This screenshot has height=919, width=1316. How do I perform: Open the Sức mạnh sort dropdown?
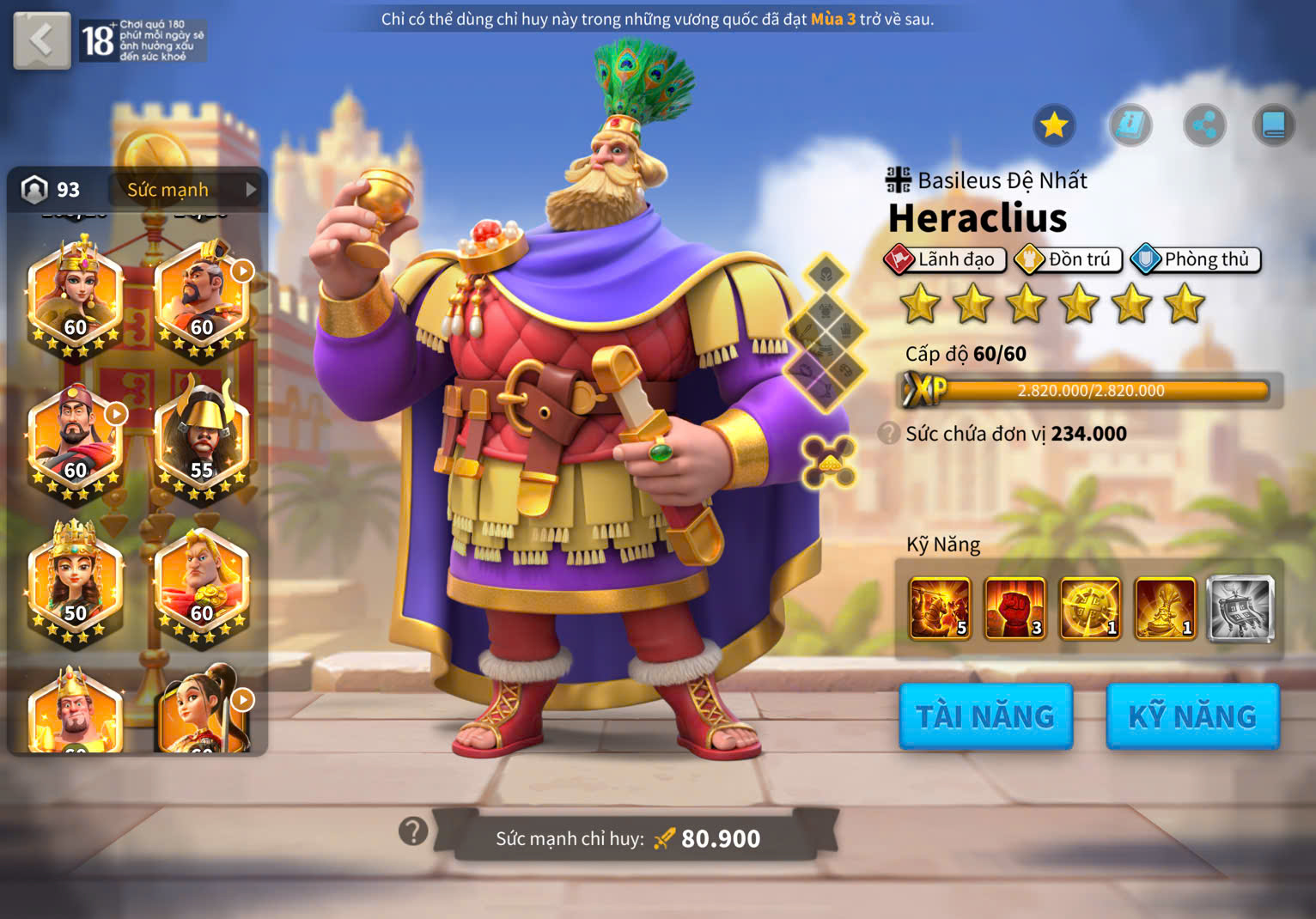186,190
